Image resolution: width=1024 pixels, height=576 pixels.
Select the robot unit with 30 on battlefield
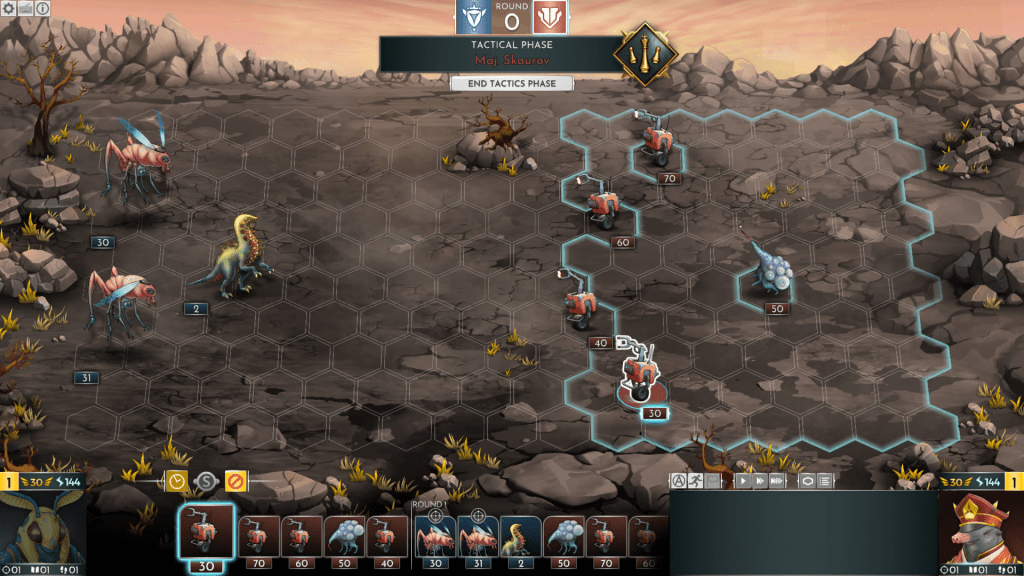[x=637, y=372]
